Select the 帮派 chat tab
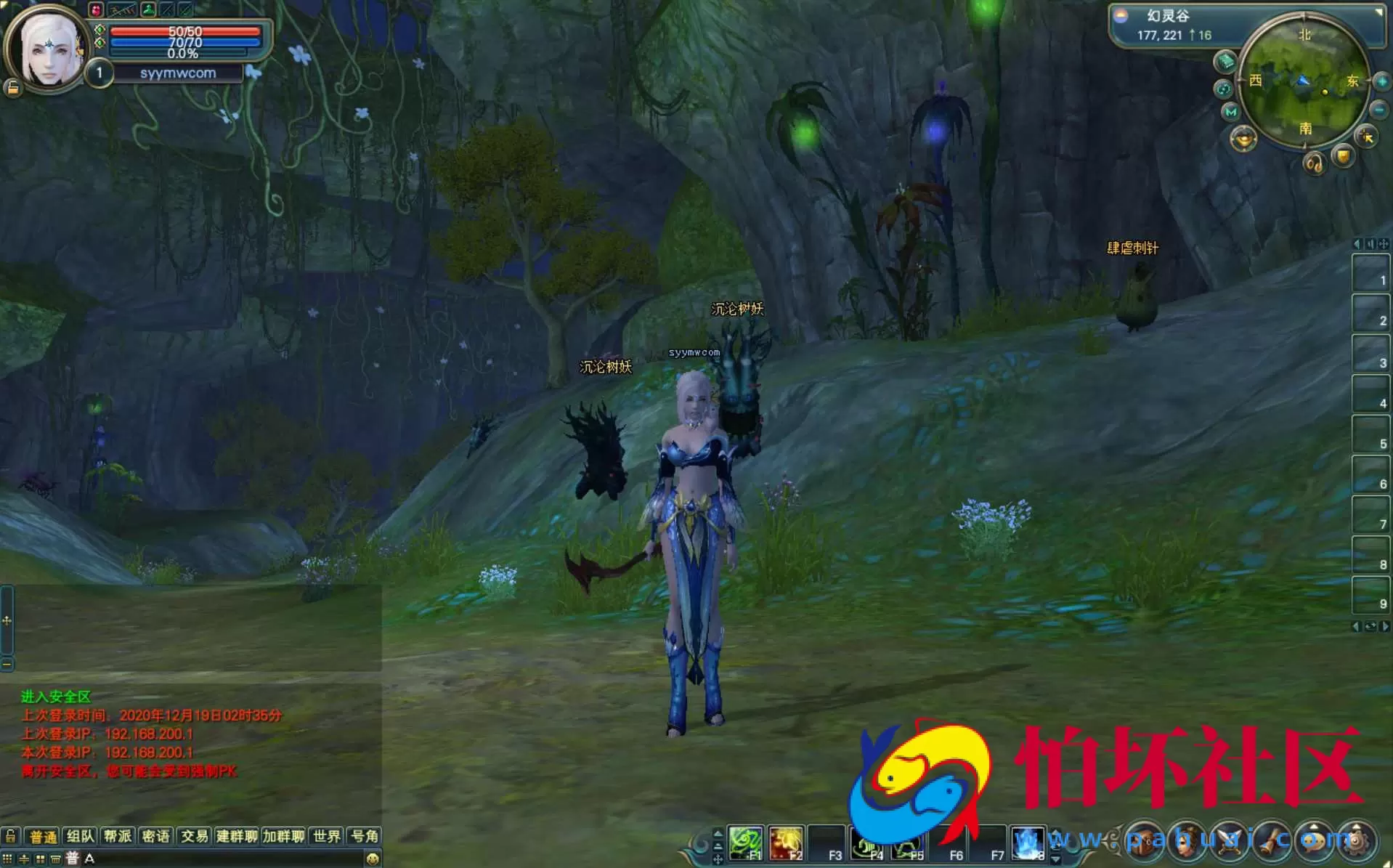Screen dimensions: 1393x868 (118, 836)
